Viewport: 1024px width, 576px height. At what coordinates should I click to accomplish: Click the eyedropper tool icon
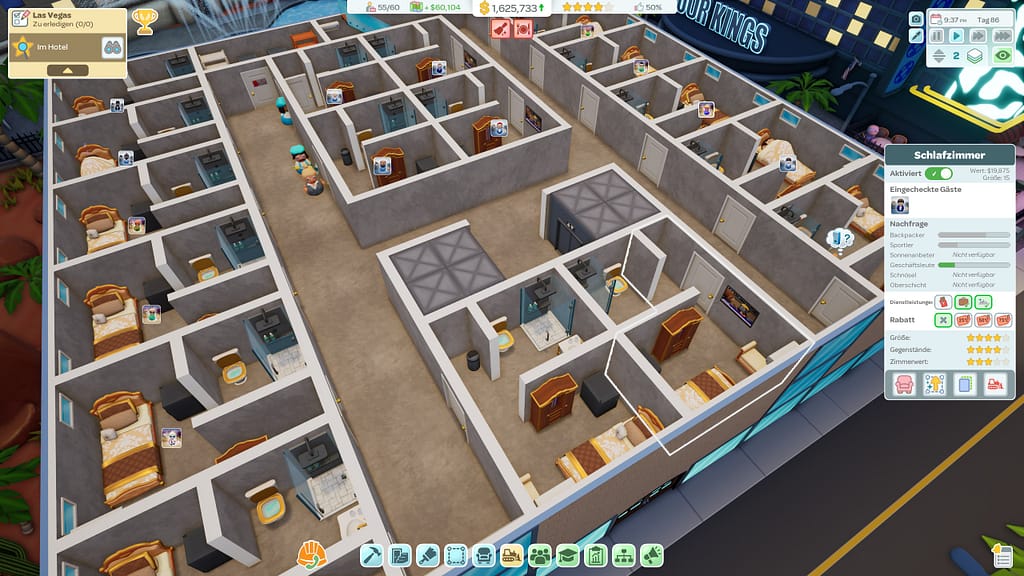coord(916,36)
